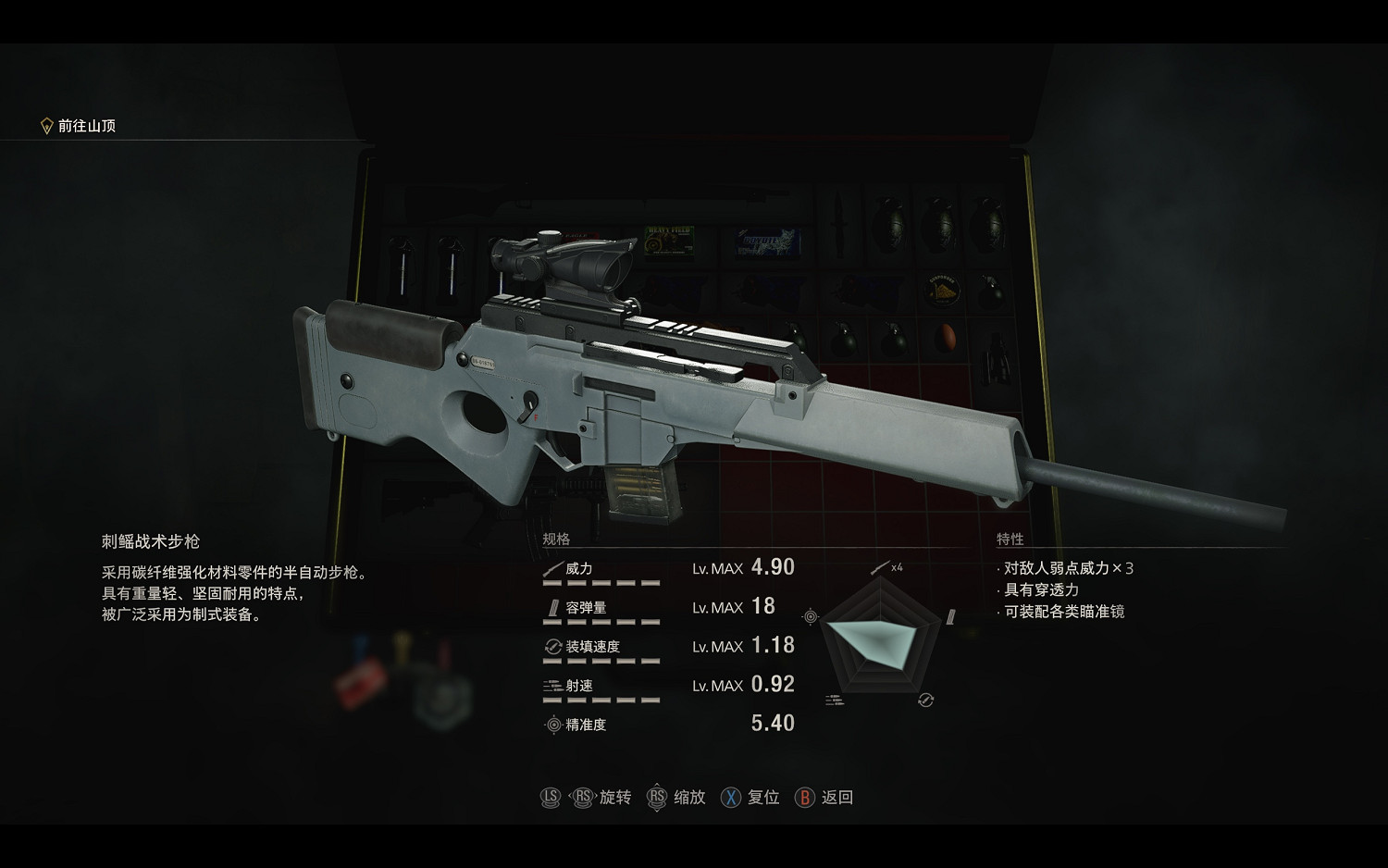Click the 威力 upgrade level segment bar
This screenshot has height=868, width=1388.
[x=601, y=584]
